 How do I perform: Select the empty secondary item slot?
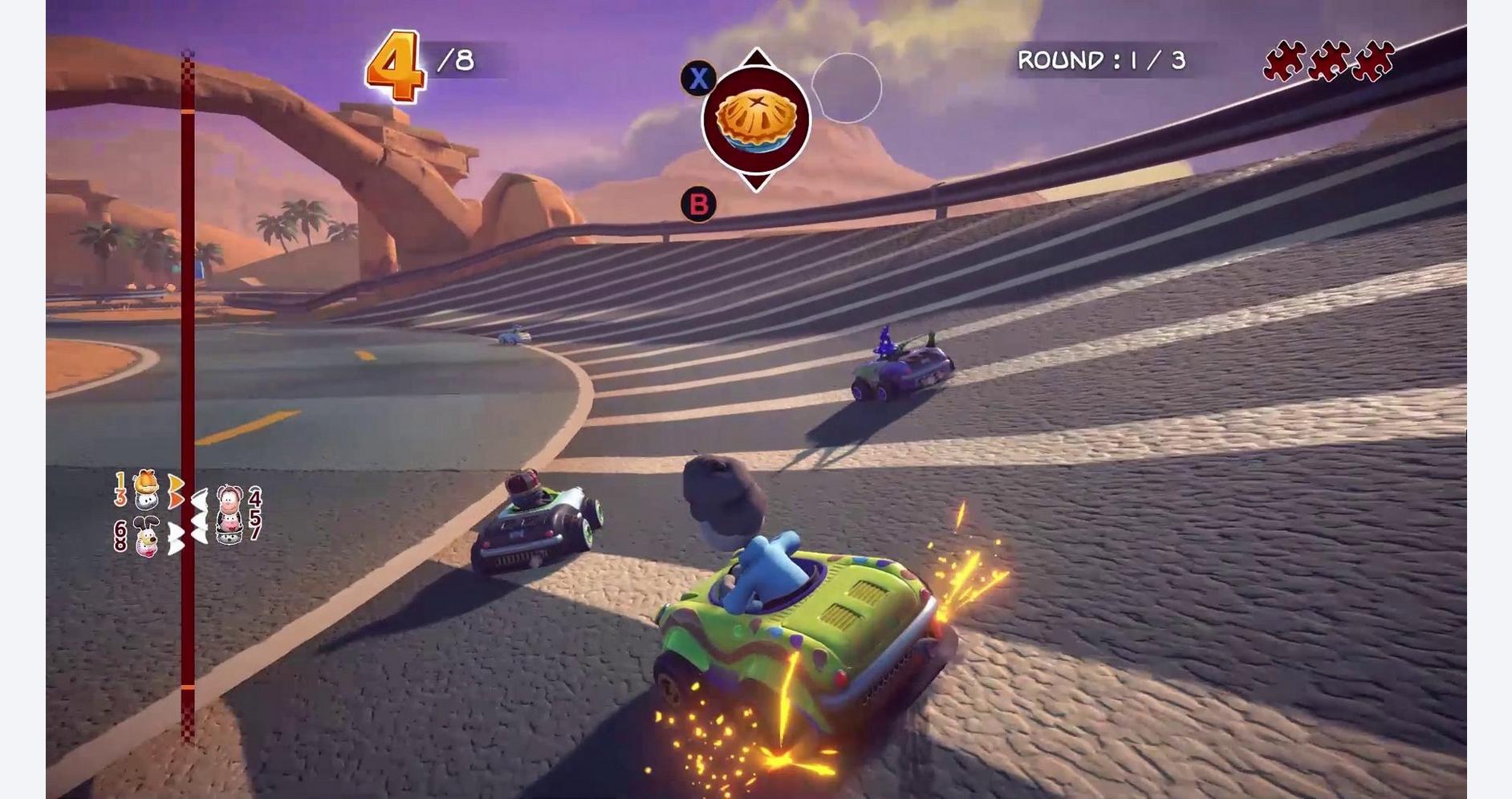(x=846, y=88)
